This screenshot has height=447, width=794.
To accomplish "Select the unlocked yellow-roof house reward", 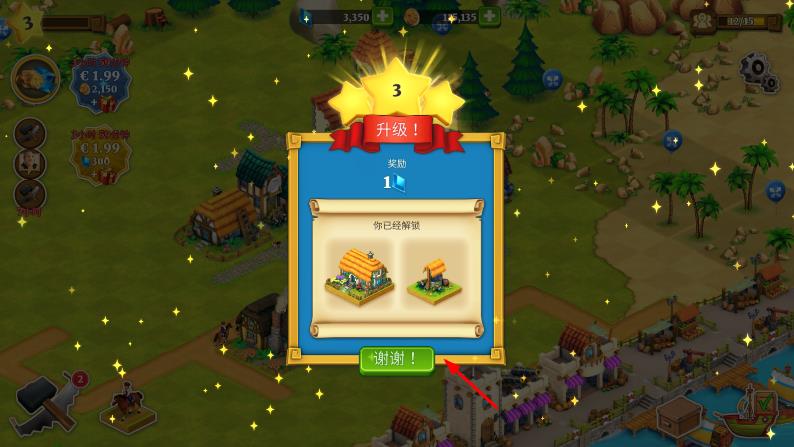I will pyautogui.click(x=359, y=274).
